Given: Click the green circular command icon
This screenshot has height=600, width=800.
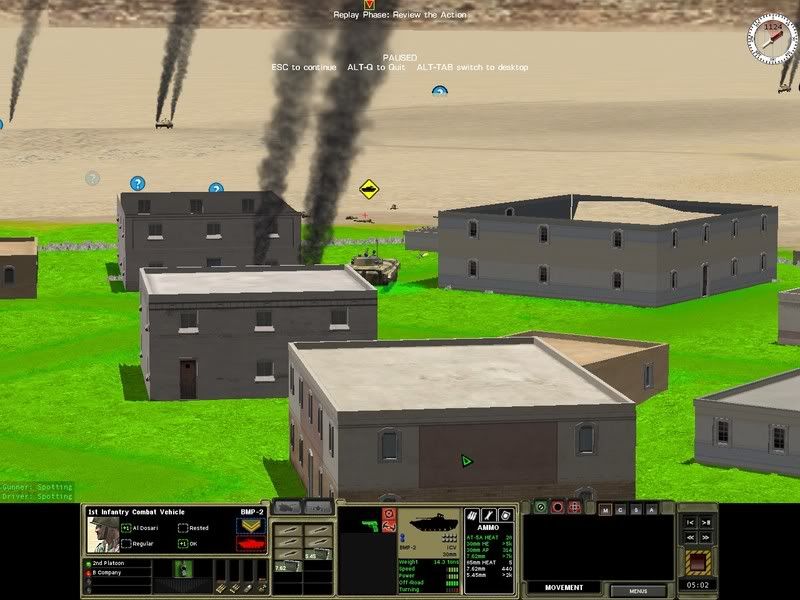Looking at the screenshot, I should [540, 508].
